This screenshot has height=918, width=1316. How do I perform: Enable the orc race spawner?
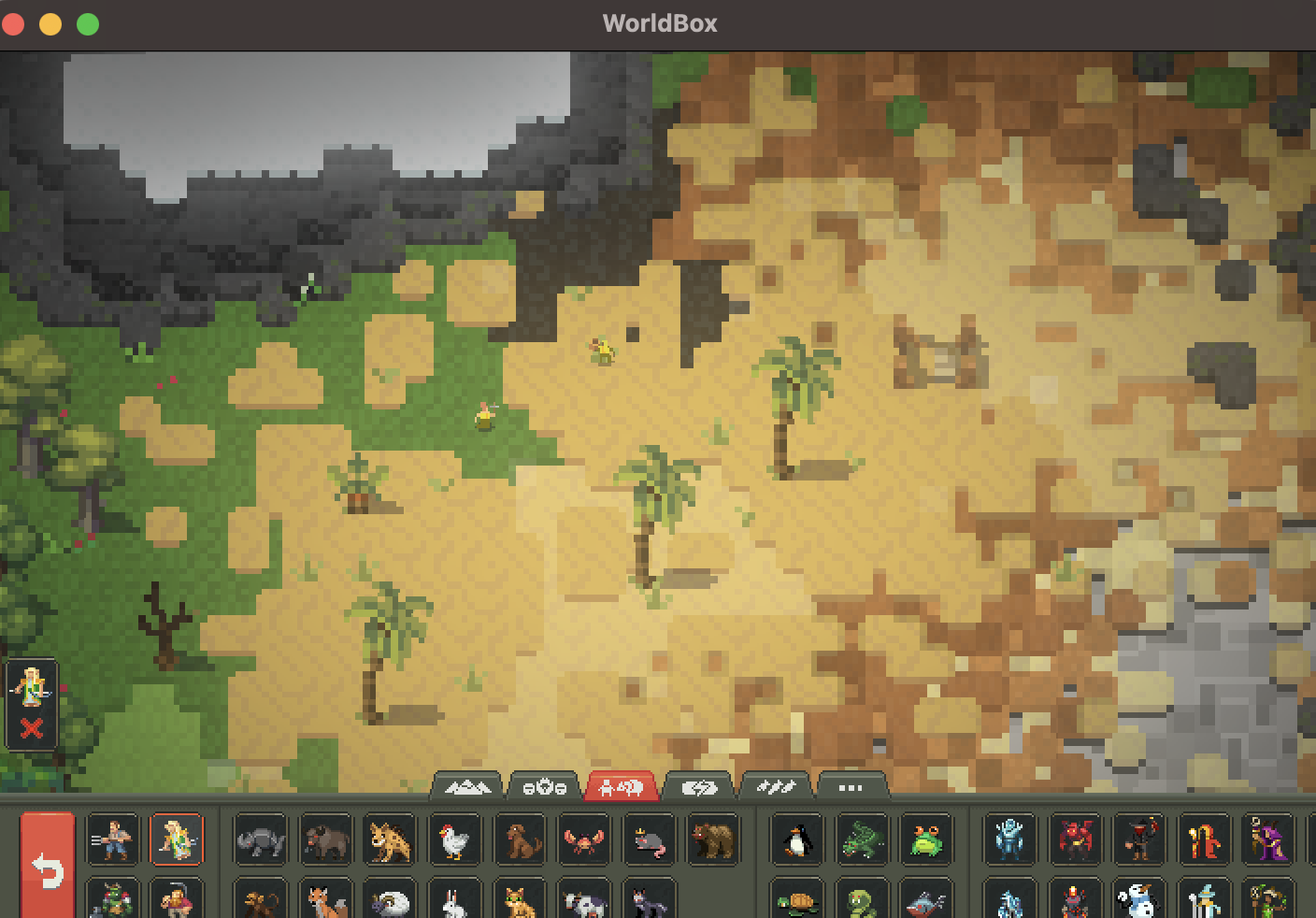pos(110,902)
